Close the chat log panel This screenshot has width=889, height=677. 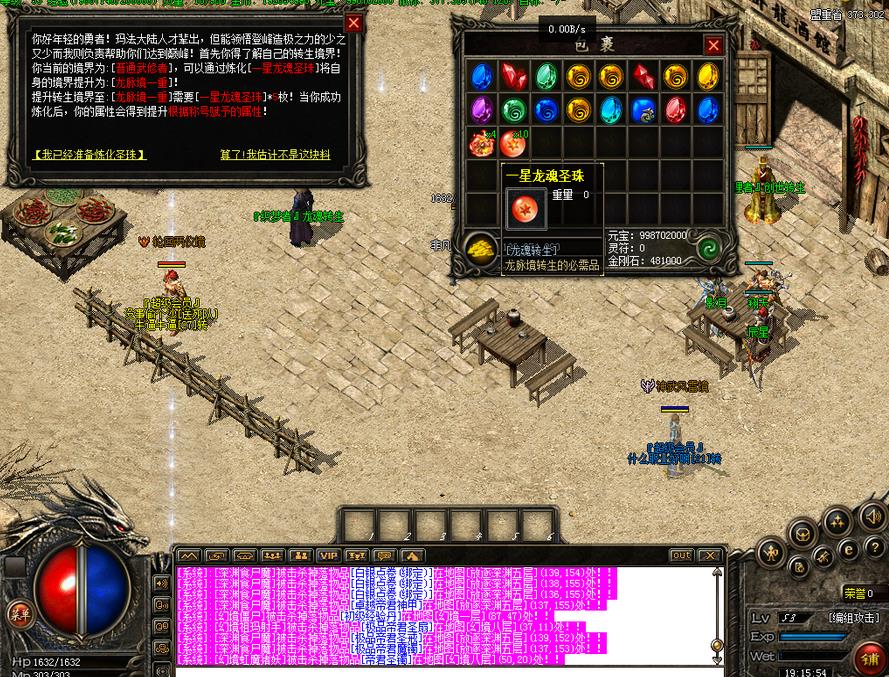coord(709,555)
